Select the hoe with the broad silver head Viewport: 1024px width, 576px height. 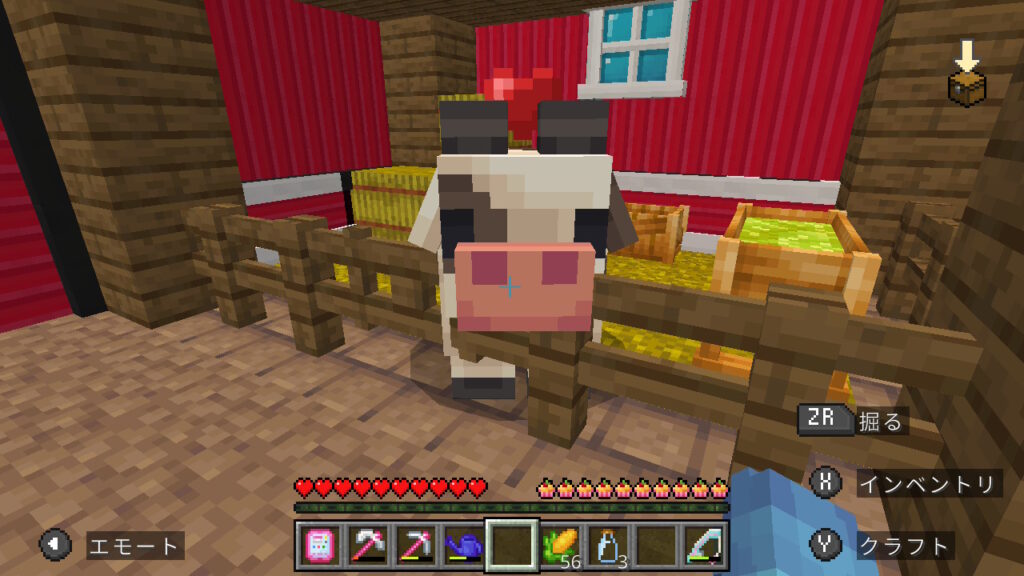coord(366,546)
